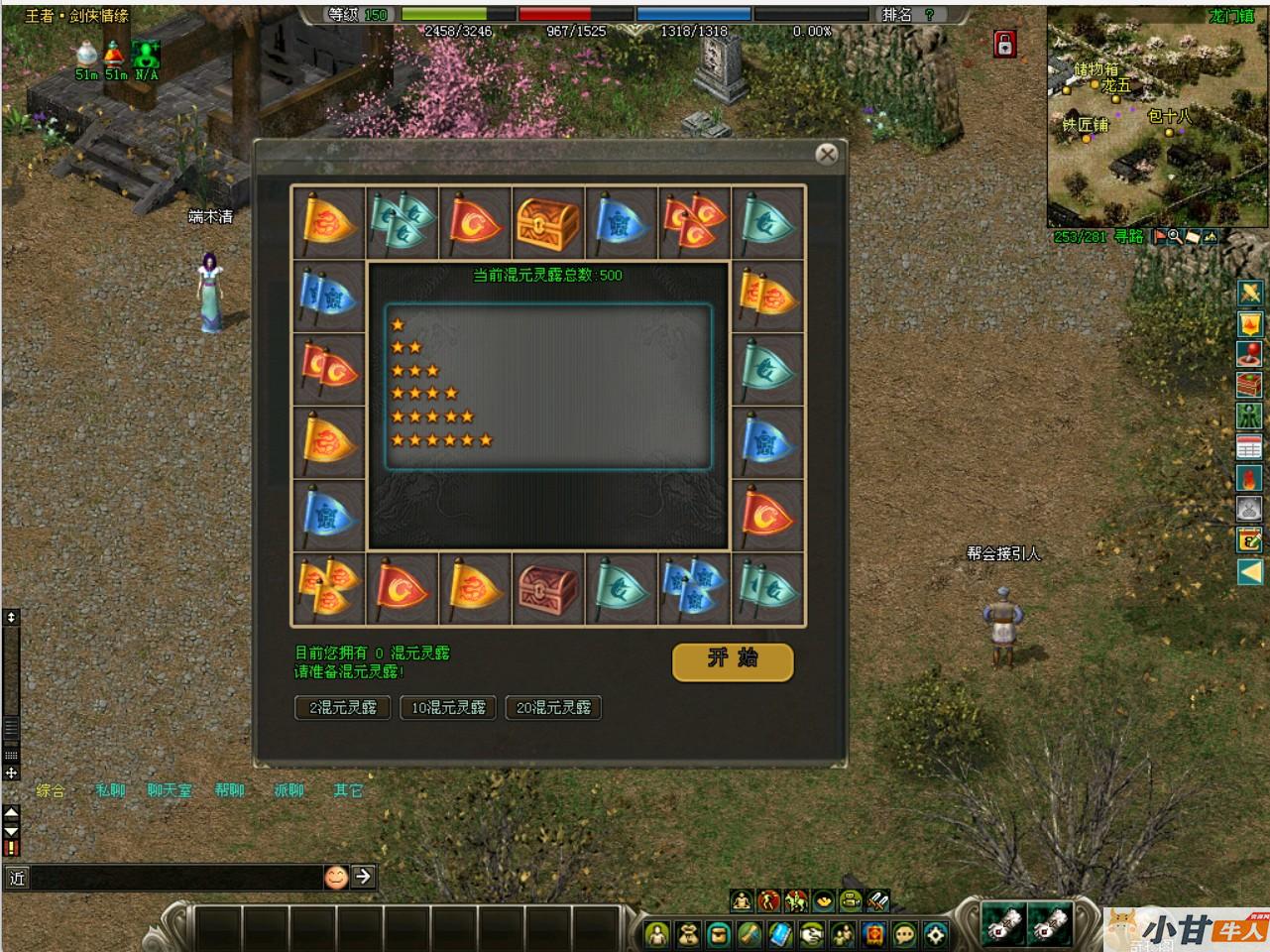This screenshot has height=952, width=1270.
Task: Choose the 10混元灵露 bet option
Action: pyautogui.click(x=448, y=707)
